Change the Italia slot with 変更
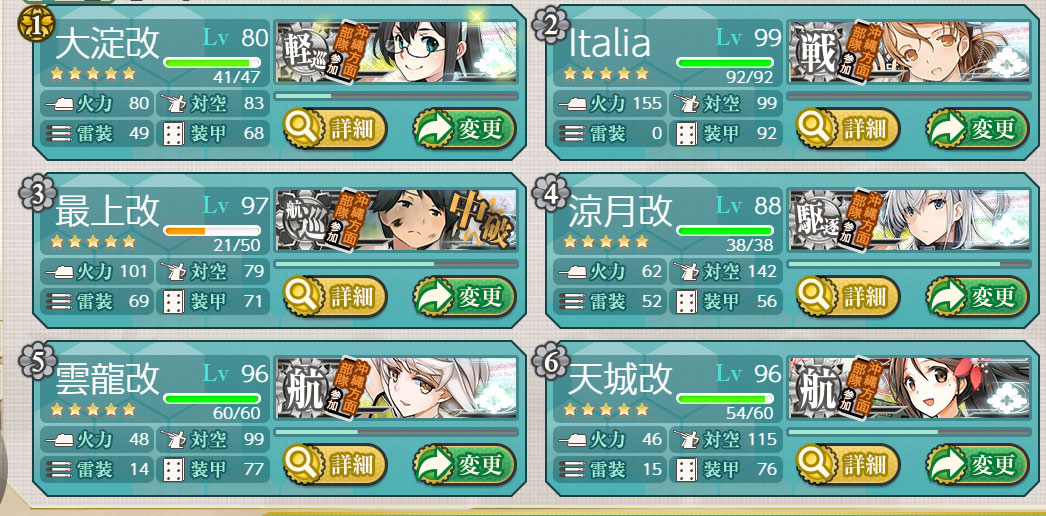Viewport: 1046px width, 516px height. click(x=977, y=128)
